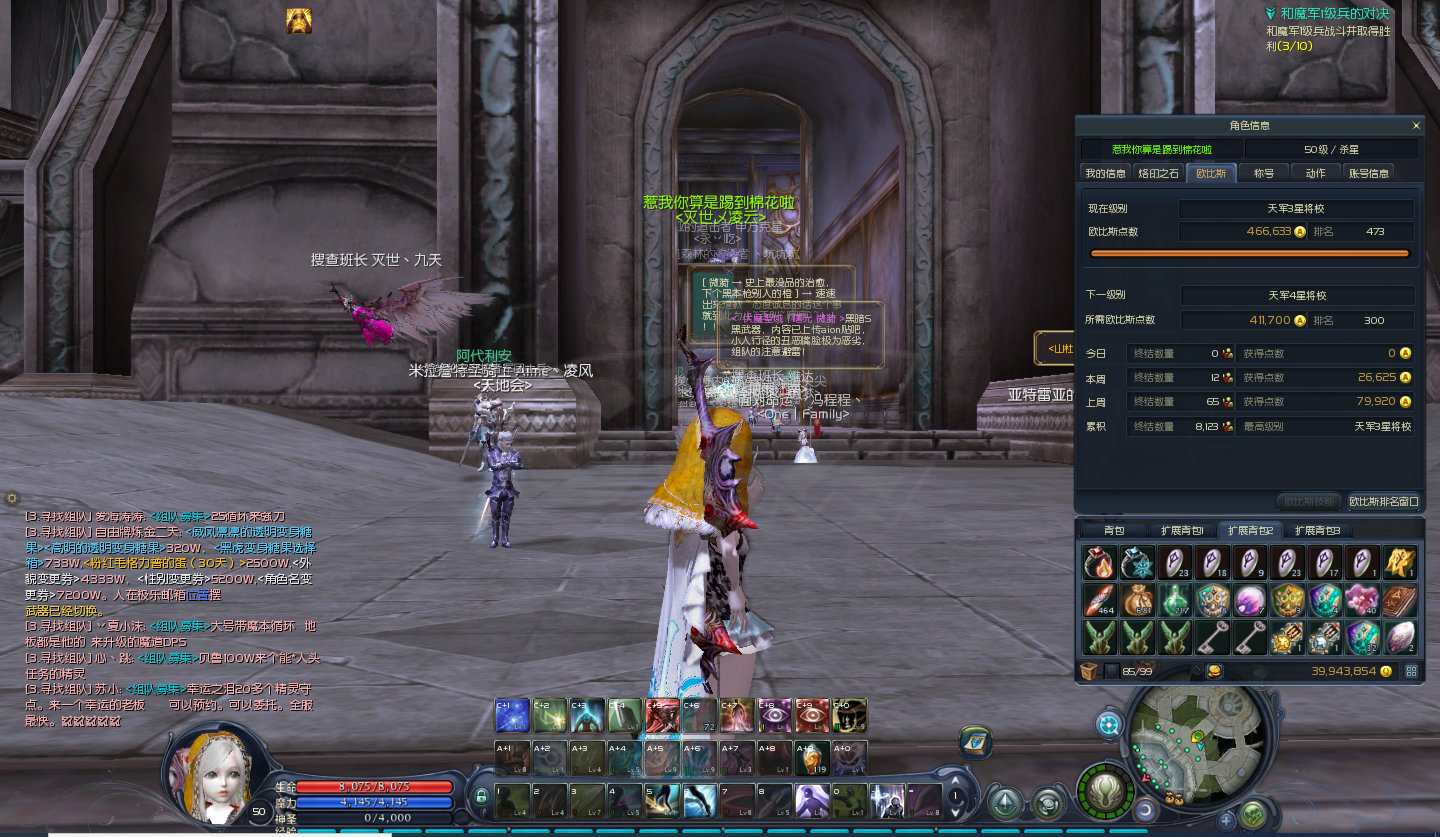Open the 烙印之石 tab
Image resolution: width=1440 pixels, height=837 pixels.
coord(1159,173)
